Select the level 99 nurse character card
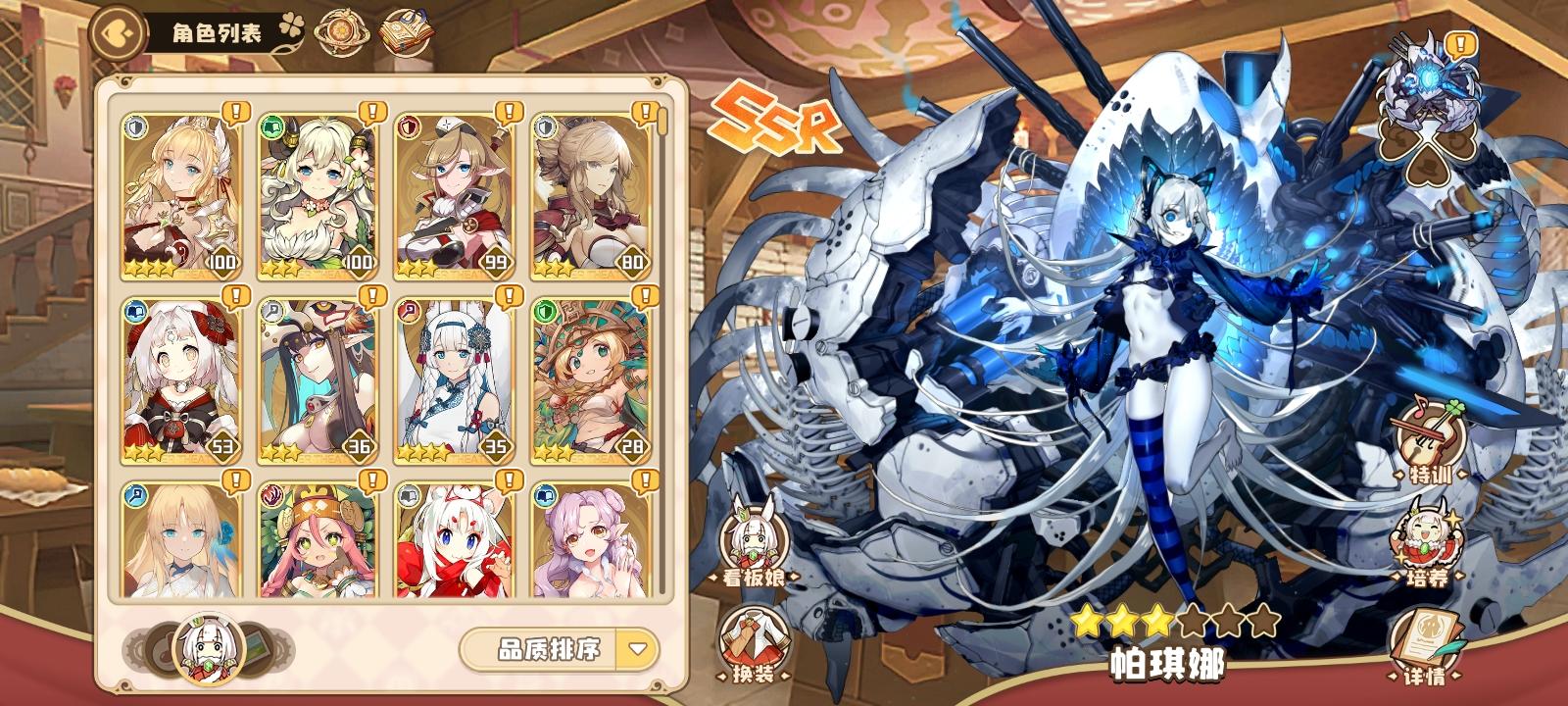 451,191
